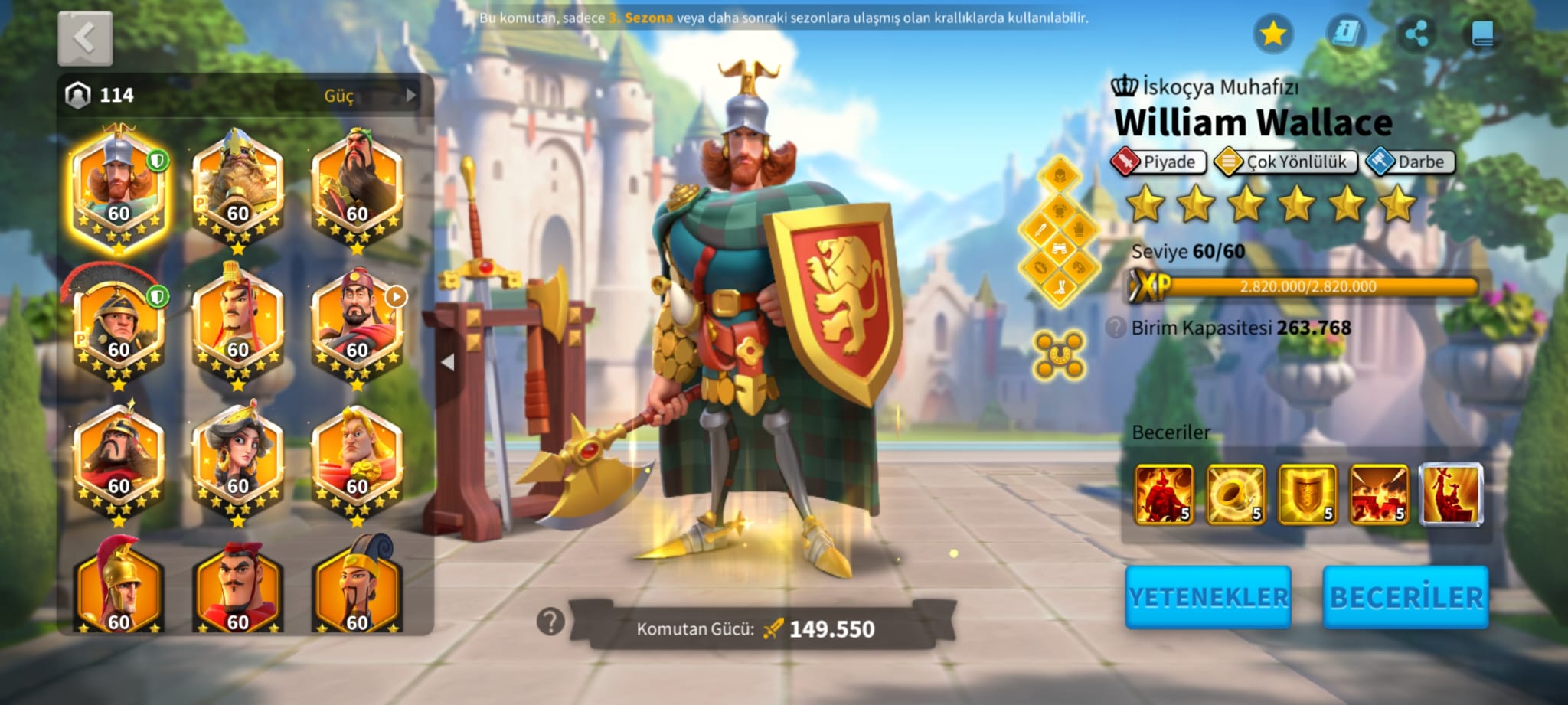Image resolution: width=1568 pixels, height=705 pixels.
Task: Open the Güç sort dropdown
Action: point(348,96)
